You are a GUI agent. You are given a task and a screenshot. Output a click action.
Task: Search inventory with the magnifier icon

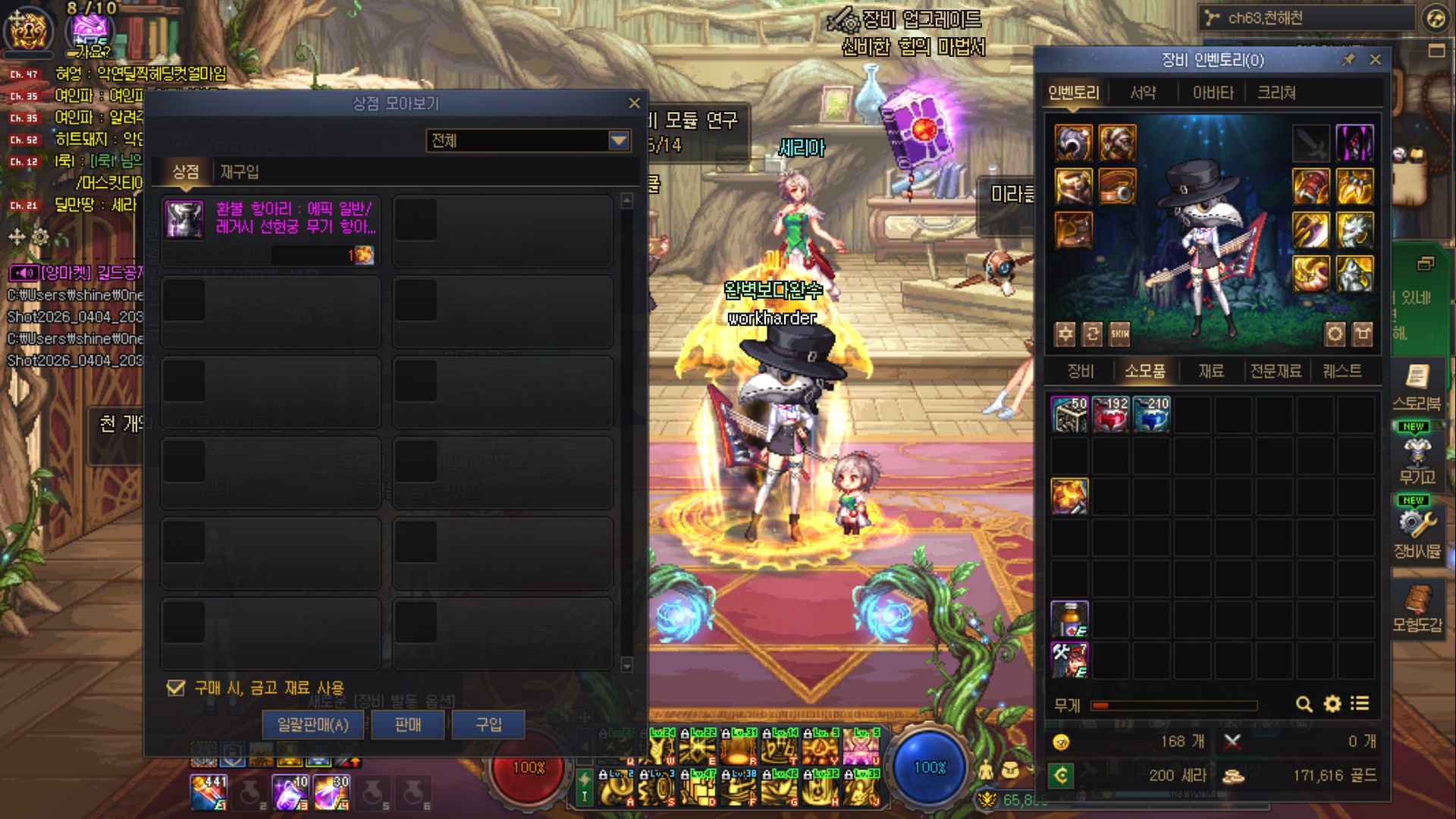(x=1304, y=704)
